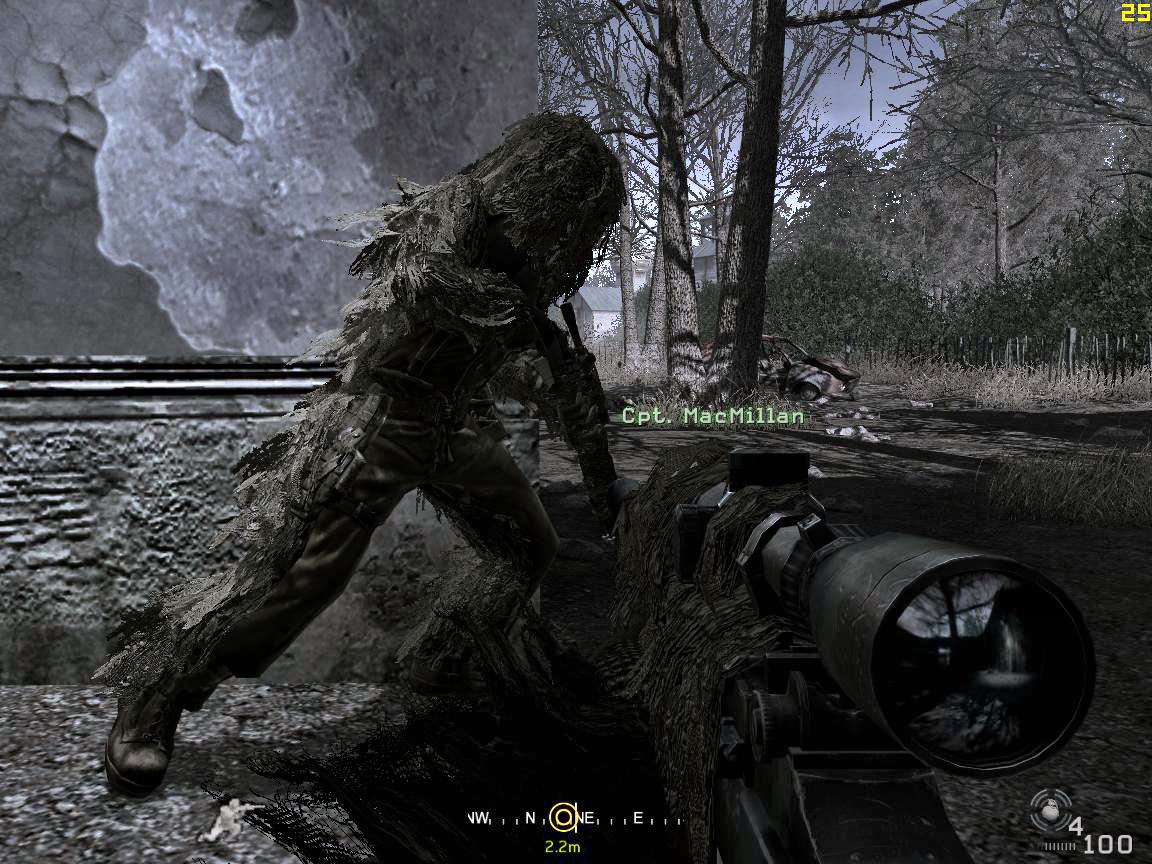Click the grenade icon near the ammo count
This screenshot has height=864, width=1152.
[1050, 810]
